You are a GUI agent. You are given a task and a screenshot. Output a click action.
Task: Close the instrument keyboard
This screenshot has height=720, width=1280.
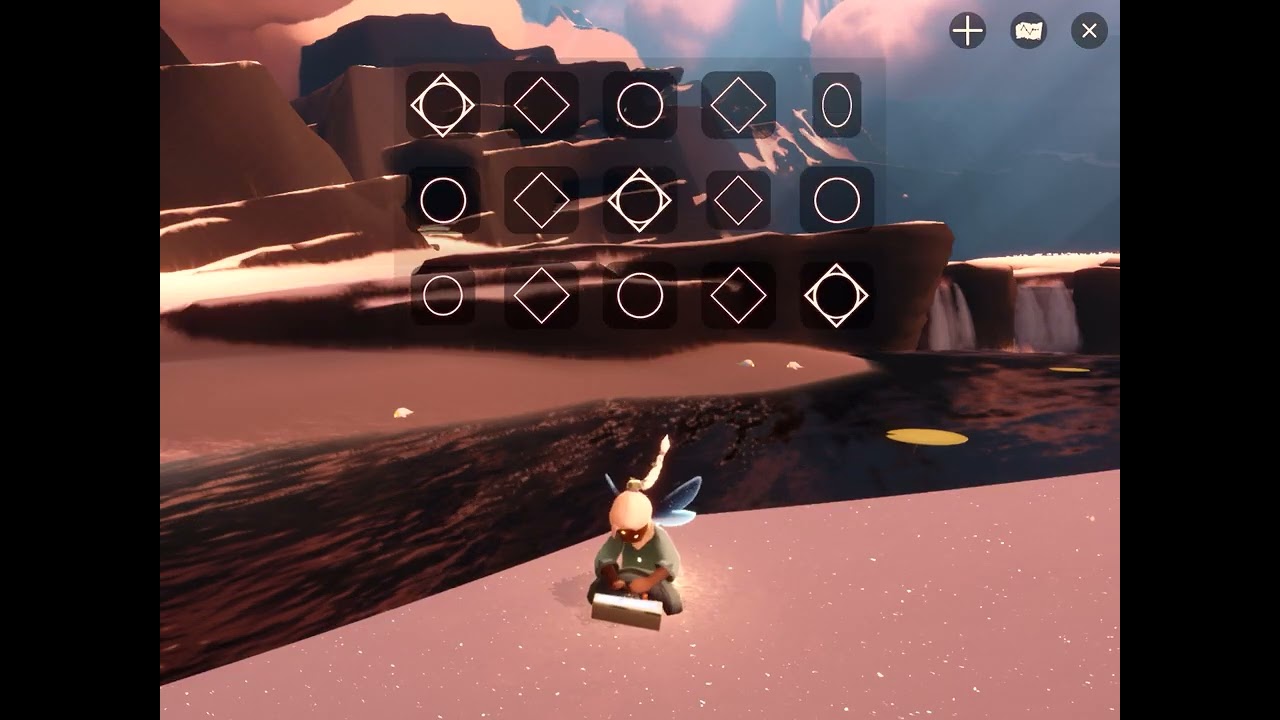tap(1089, 31)
